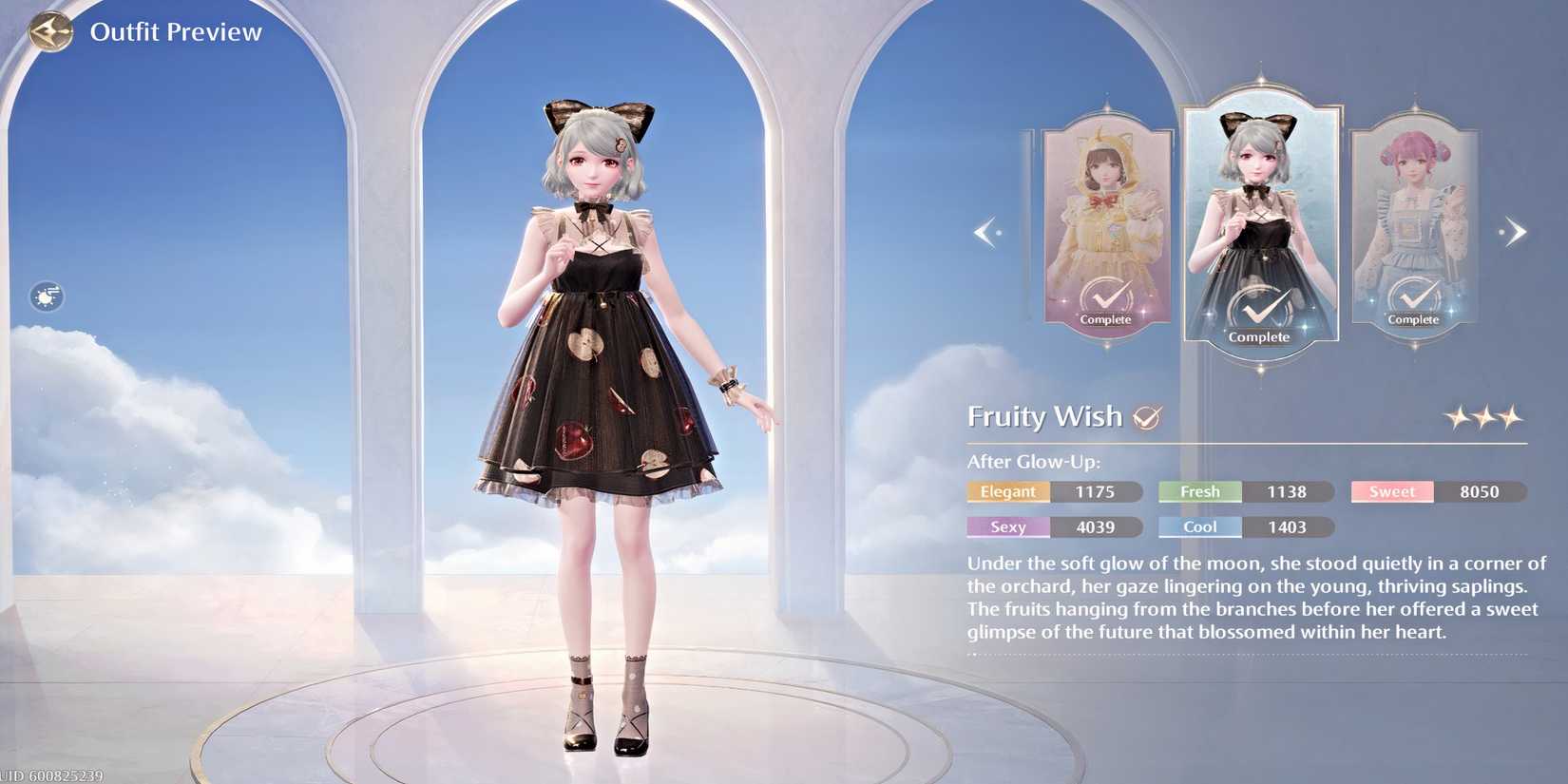Screen dimensions: 1568x784
Task: Click the Outfit Preview title
Action: point(176,30)
